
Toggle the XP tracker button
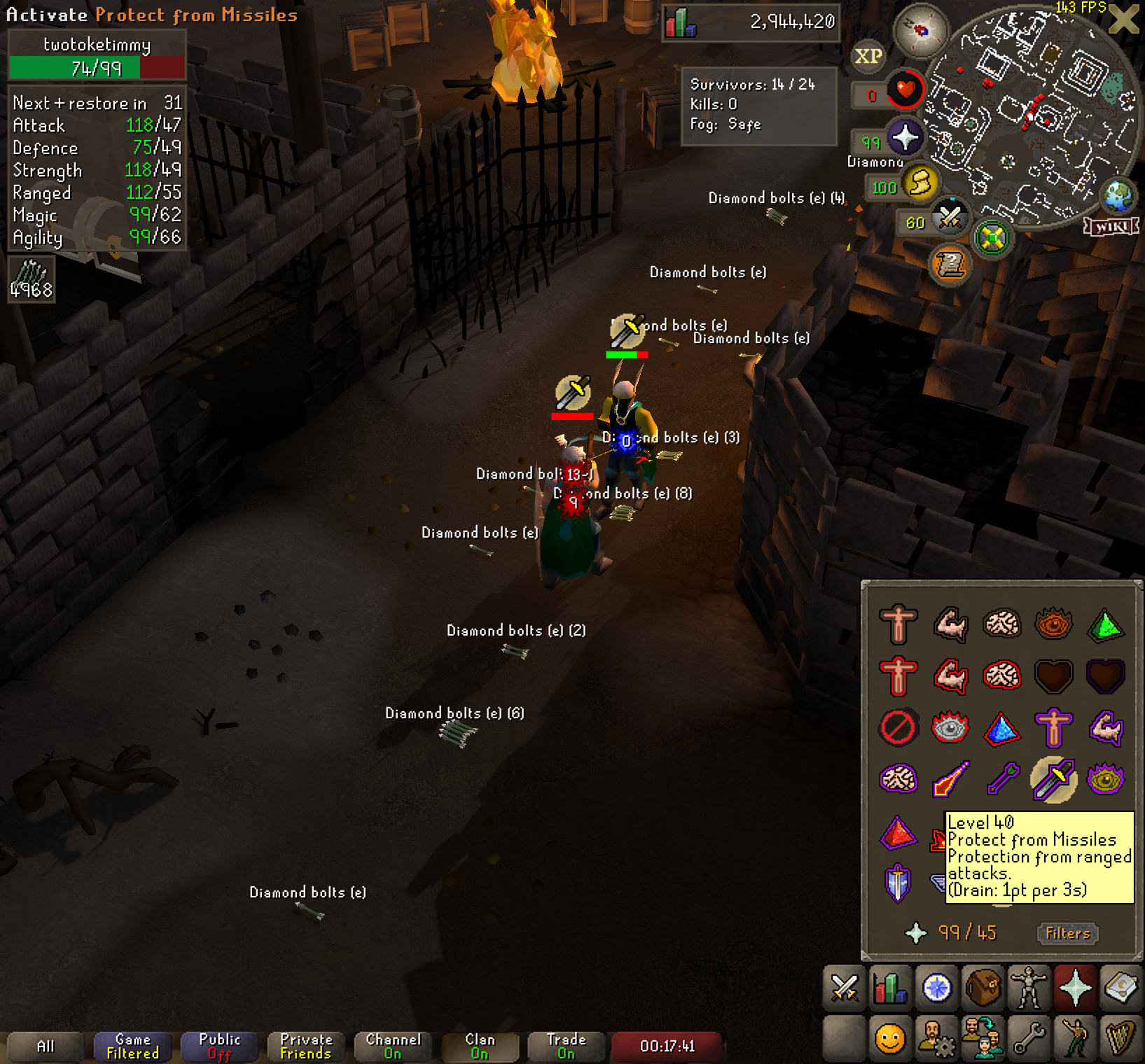tap(868, 56)
